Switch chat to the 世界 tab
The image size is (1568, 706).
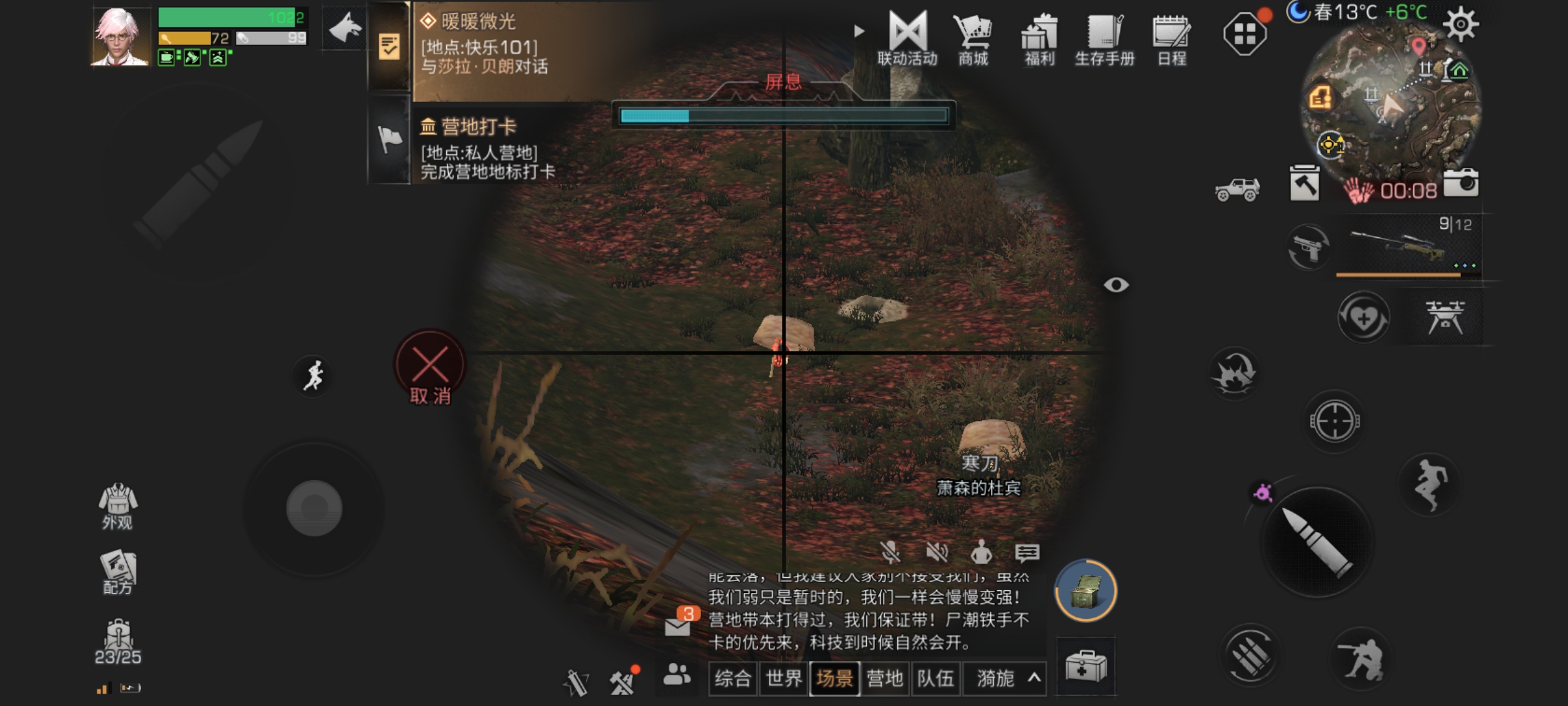(x=784, y=679)
